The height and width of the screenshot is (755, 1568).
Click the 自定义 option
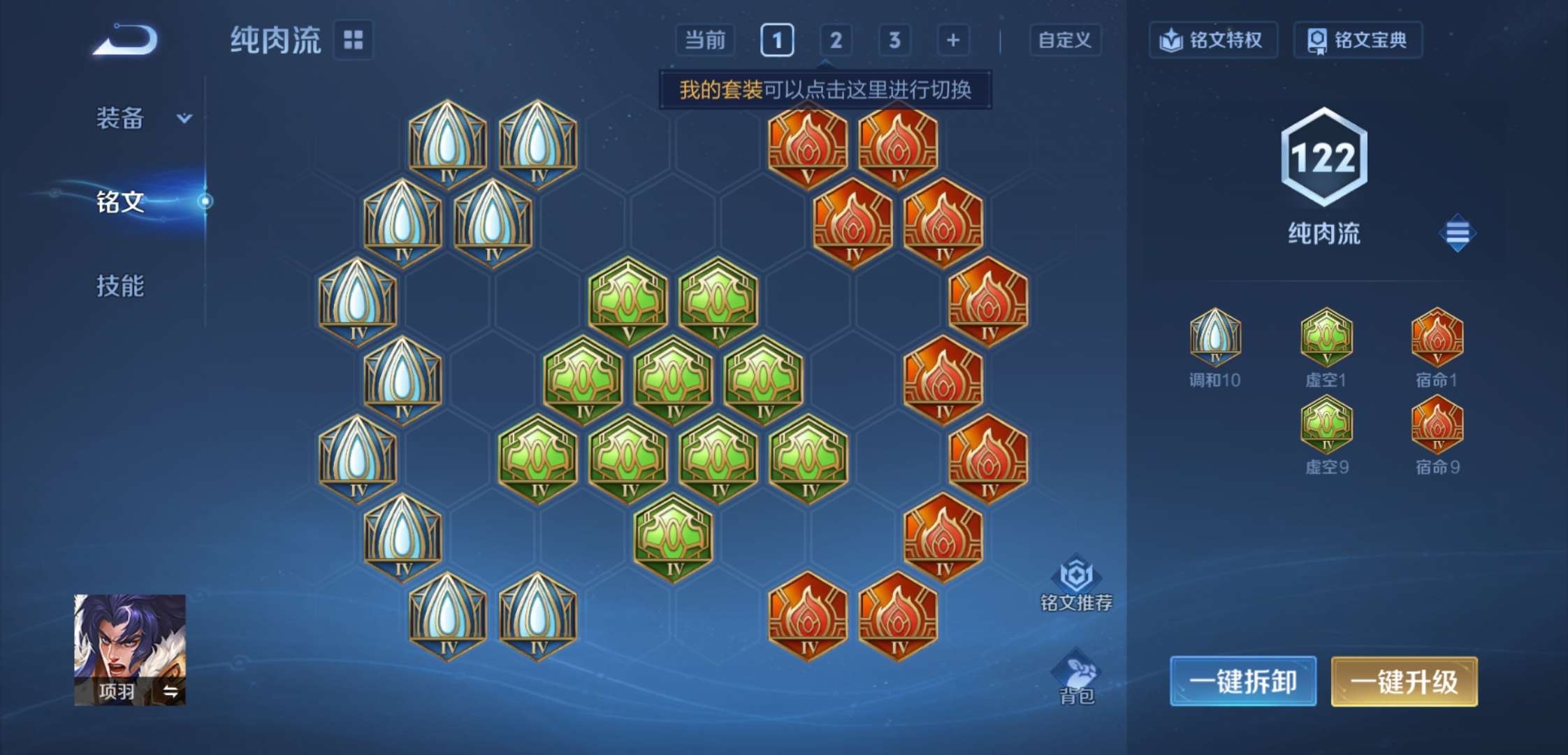pyautogui.click(x=1065, y=40)
